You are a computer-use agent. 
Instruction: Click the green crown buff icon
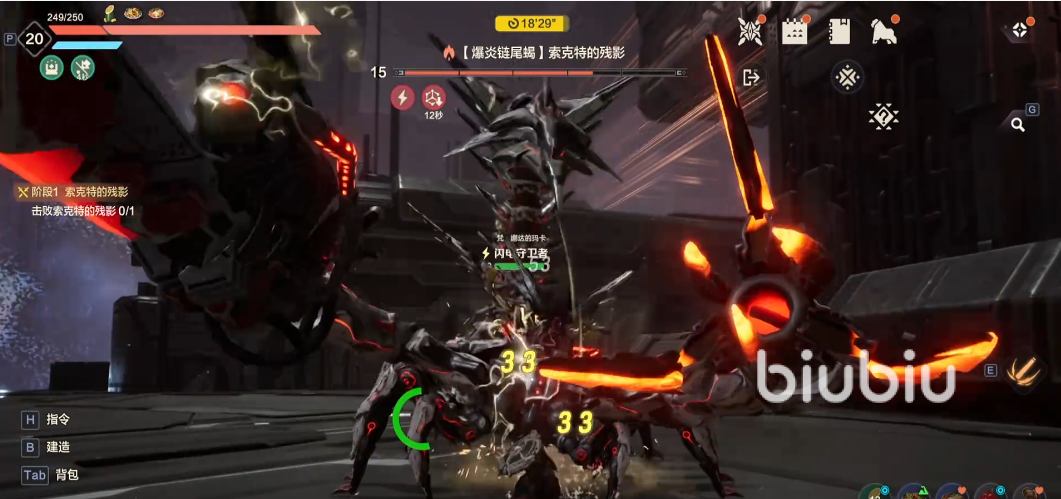(52, 68)
